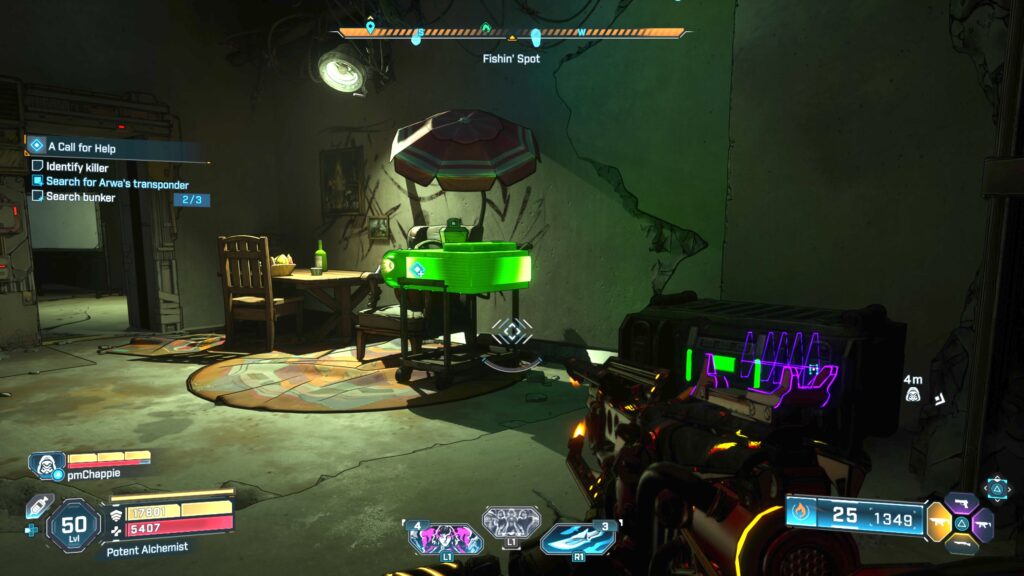
Task: Click the fire element ammo icon
Action: click(799, 514)
